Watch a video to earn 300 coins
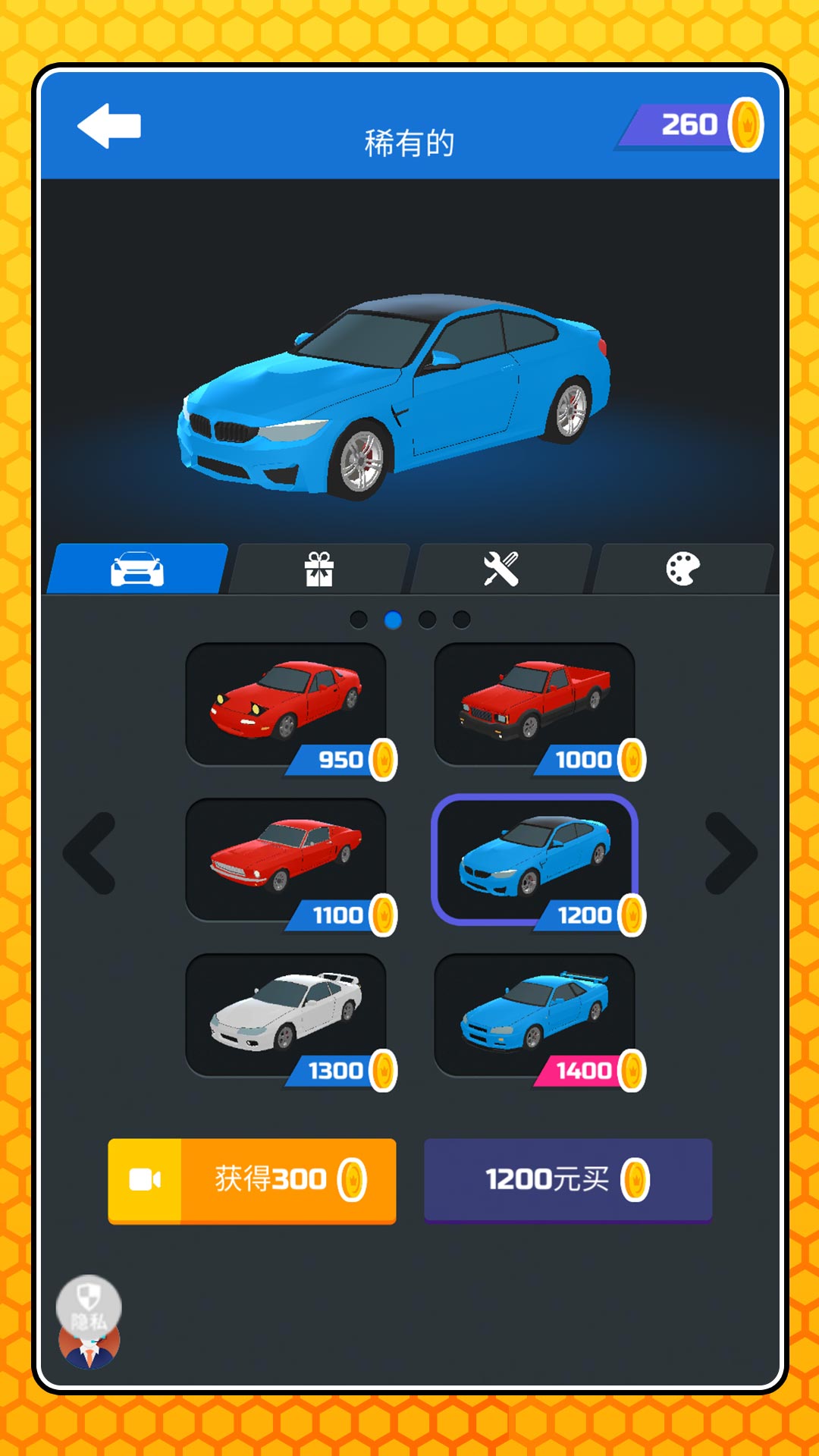 point(252,1180)
